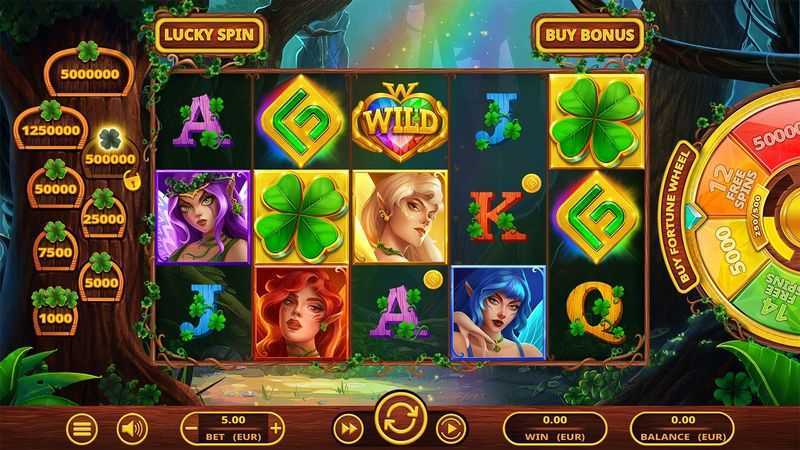Screen dimensions: 800x450
Task: Enable turbo spin with the double-arrow button
Action: (347, 429)
